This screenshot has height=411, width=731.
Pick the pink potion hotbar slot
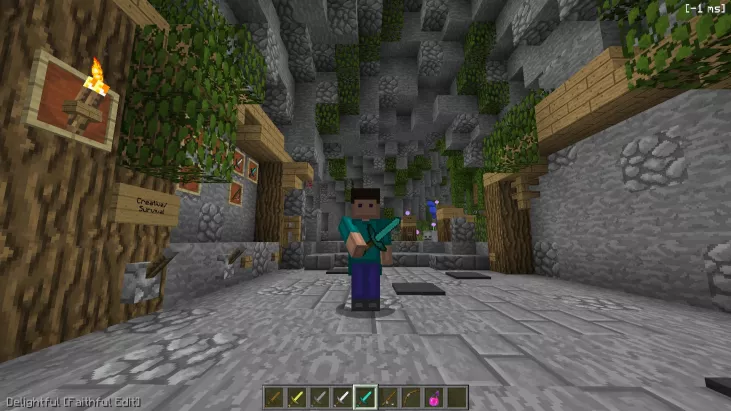pyautogui.click(x=434, y=398)
